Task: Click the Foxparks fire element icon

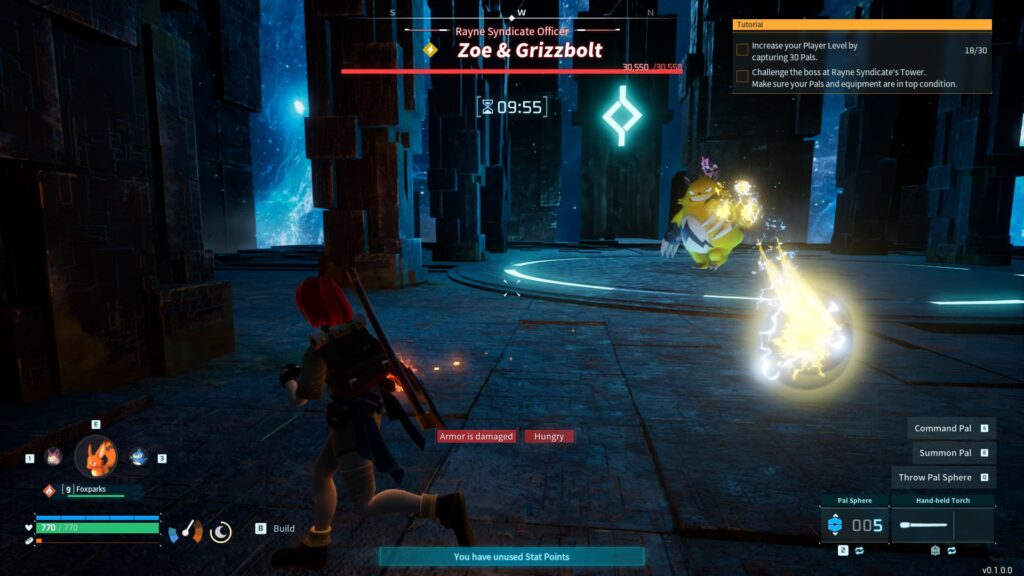Action: point(48,490)
